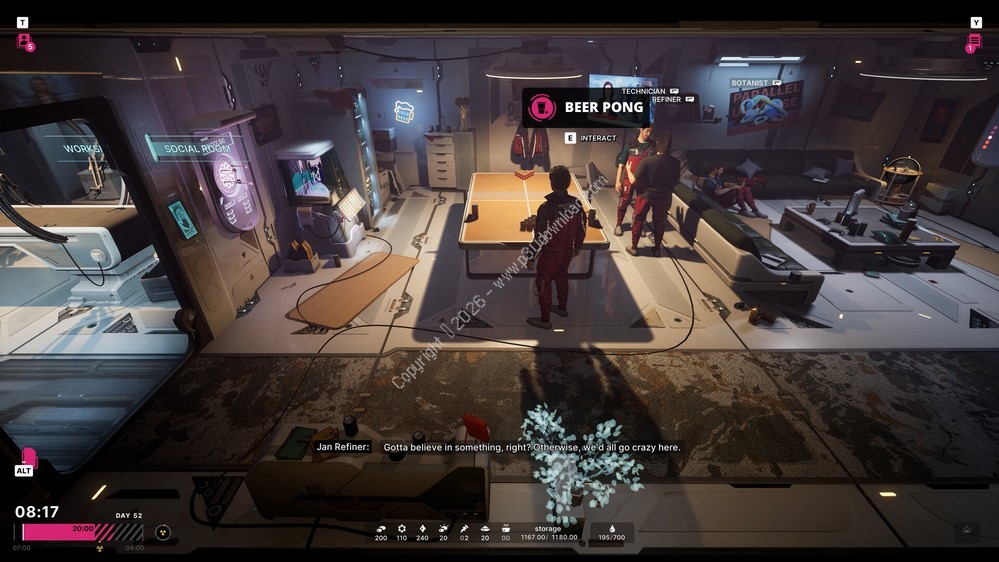
Task: Open the pink notes icon with badge 1
Action: 974,41
